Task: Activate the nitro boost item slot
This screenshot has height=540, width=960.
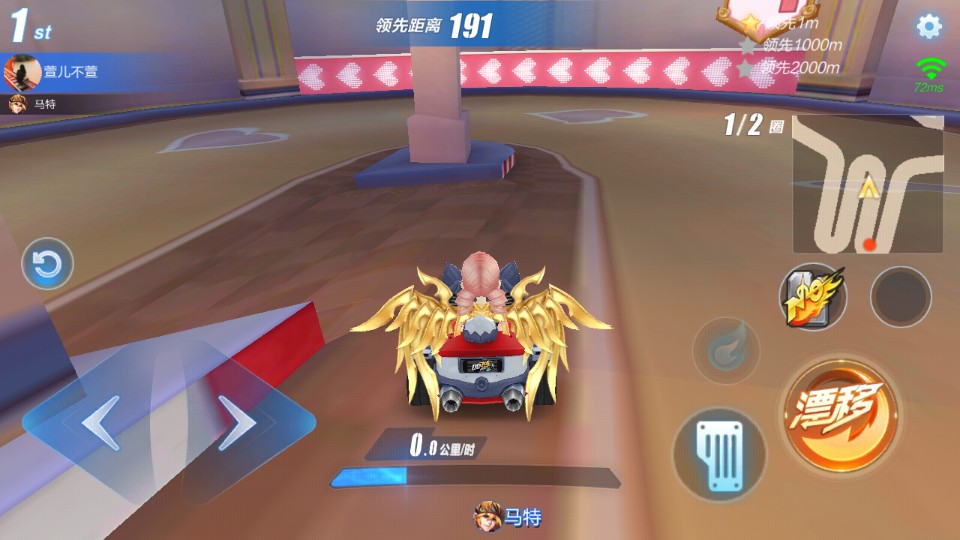Action: pyautogui.click(x=812, y=297)
